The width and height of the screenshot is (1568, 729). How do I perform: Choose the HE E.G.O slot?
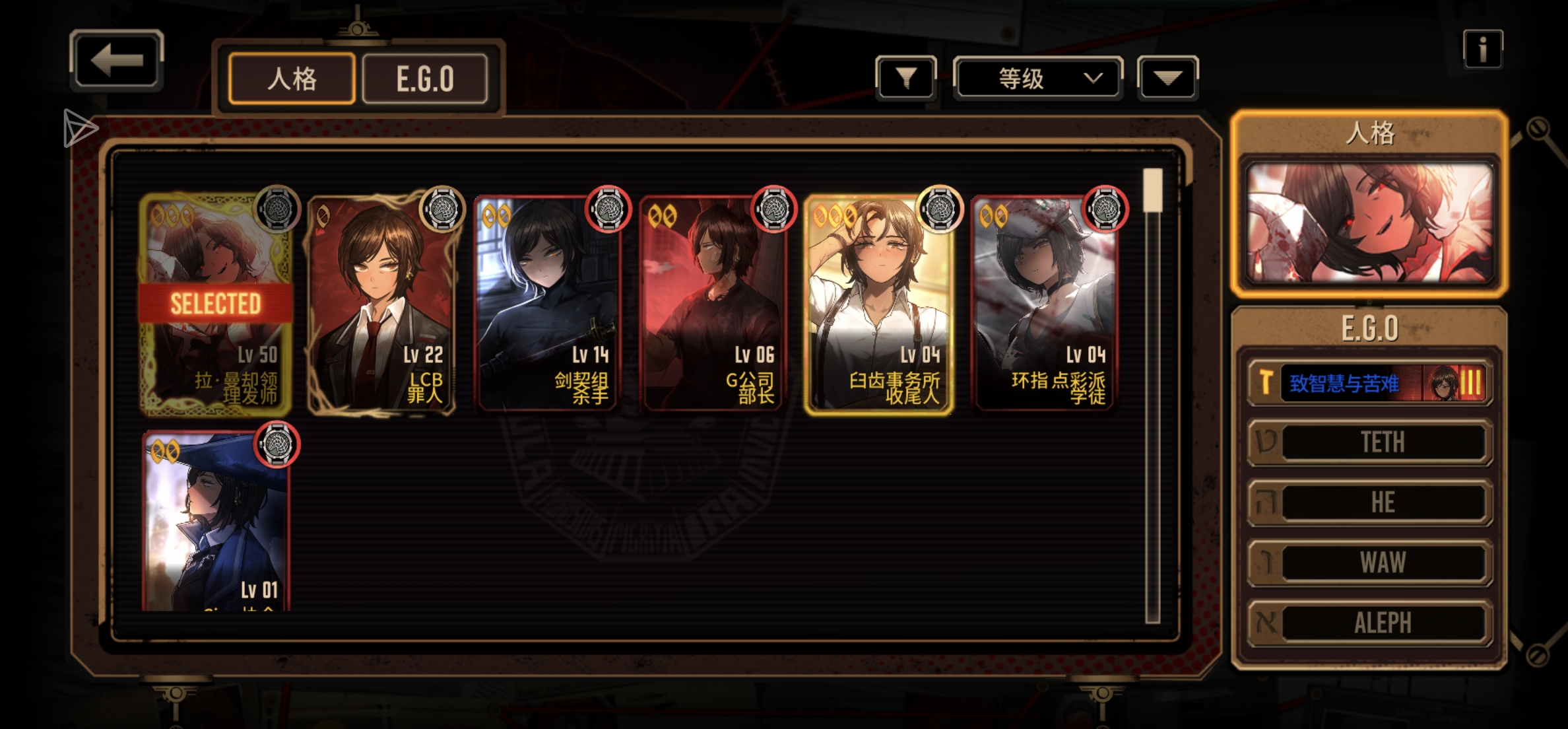[1370, 503]
